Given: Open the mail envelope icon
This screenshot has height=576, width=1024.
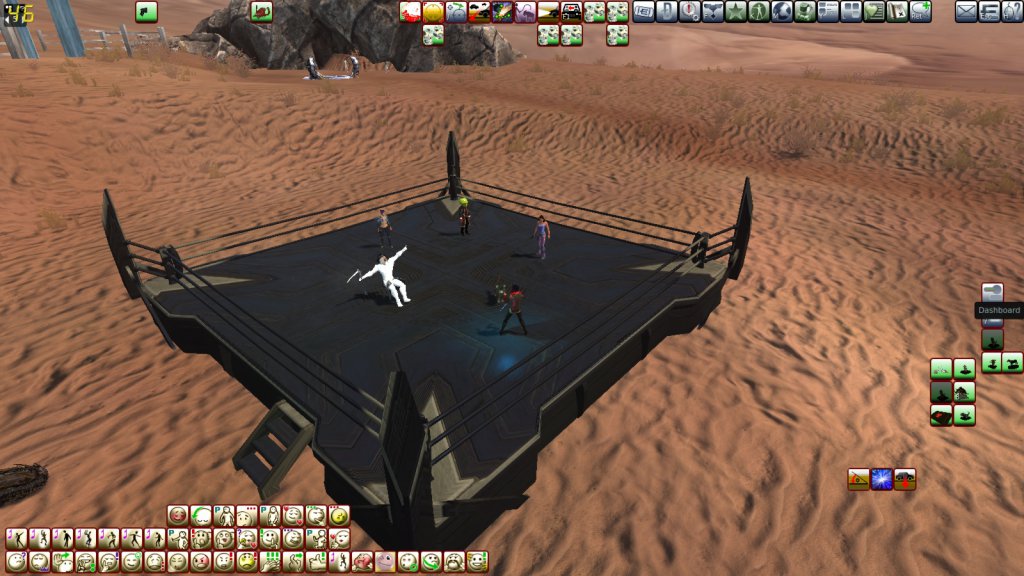Looking at the screenshot, I should tap(966, 12).
